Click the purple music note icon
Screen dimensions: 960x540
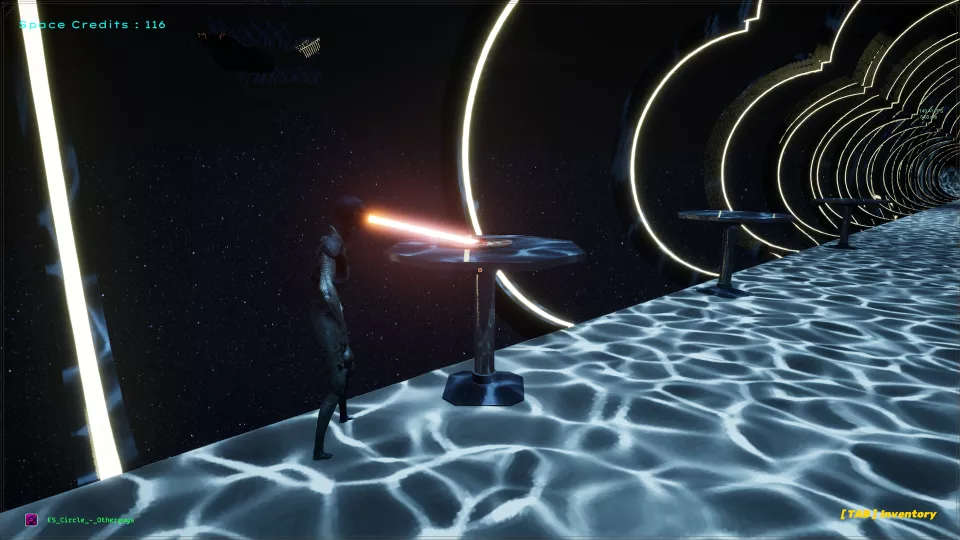(31, 519)
